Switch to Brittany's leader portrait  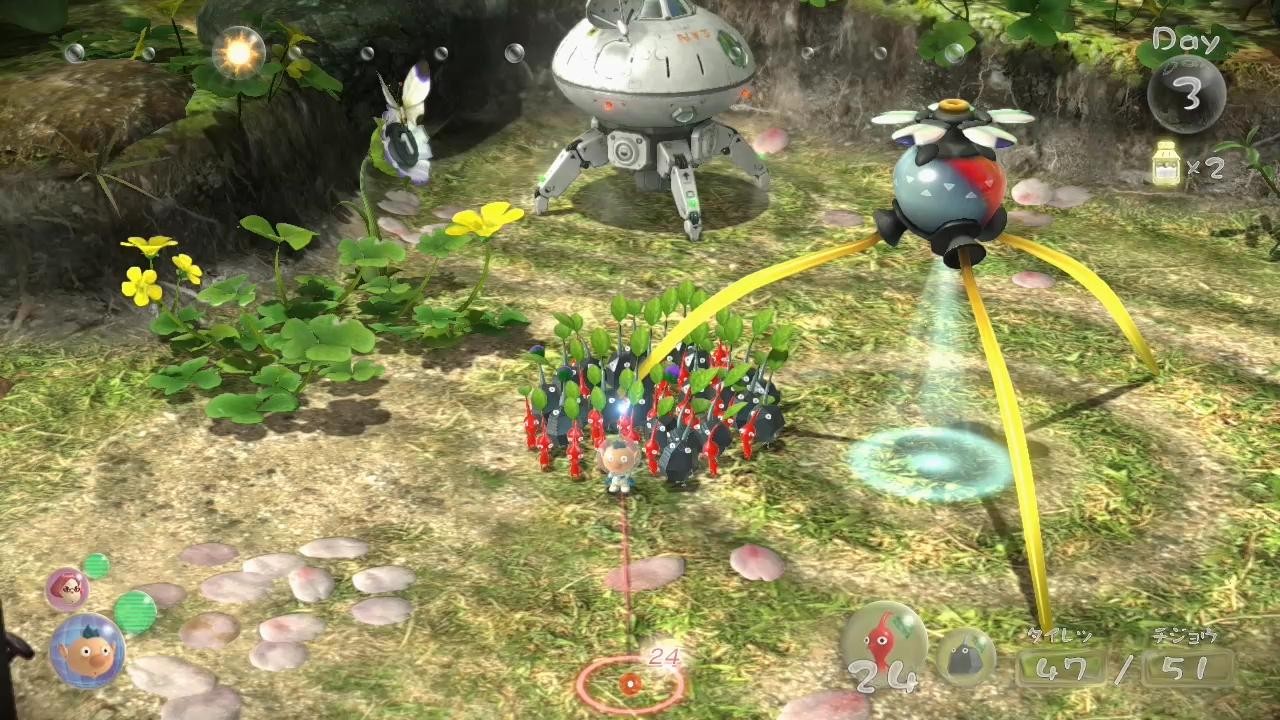[67, 589]
